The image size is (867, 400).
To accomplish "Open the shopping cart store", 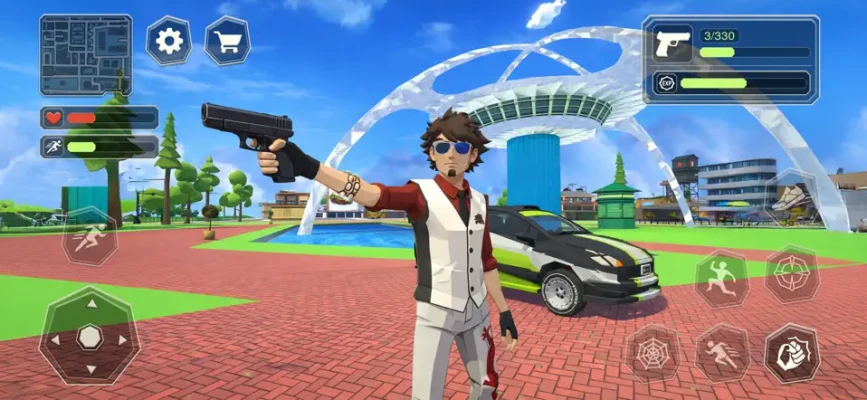I will tap(227, 41).
